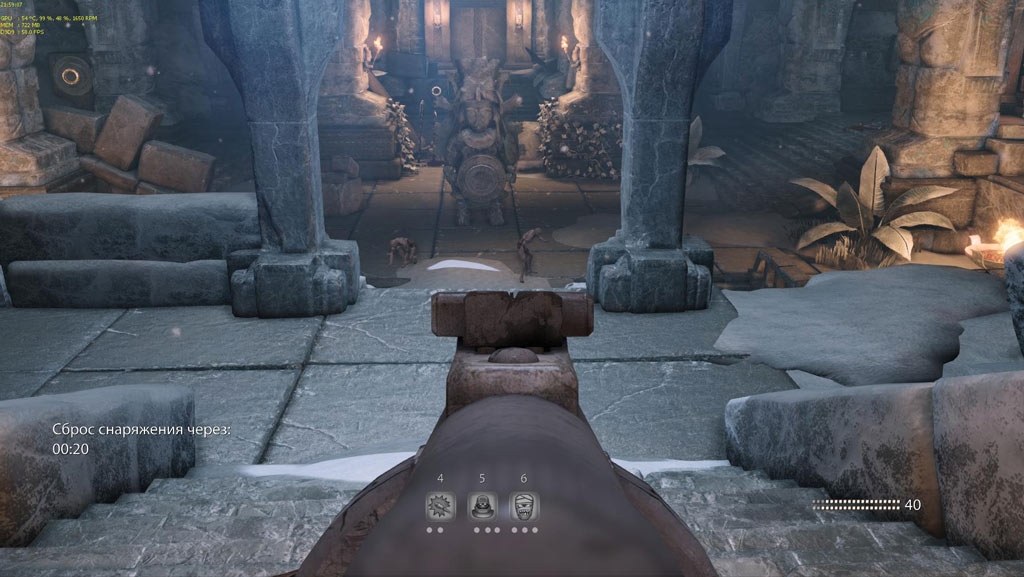The image size is (1024, 577).
Task: Select the spiked burst ability in slot 4
Action: tap(440, 506)
